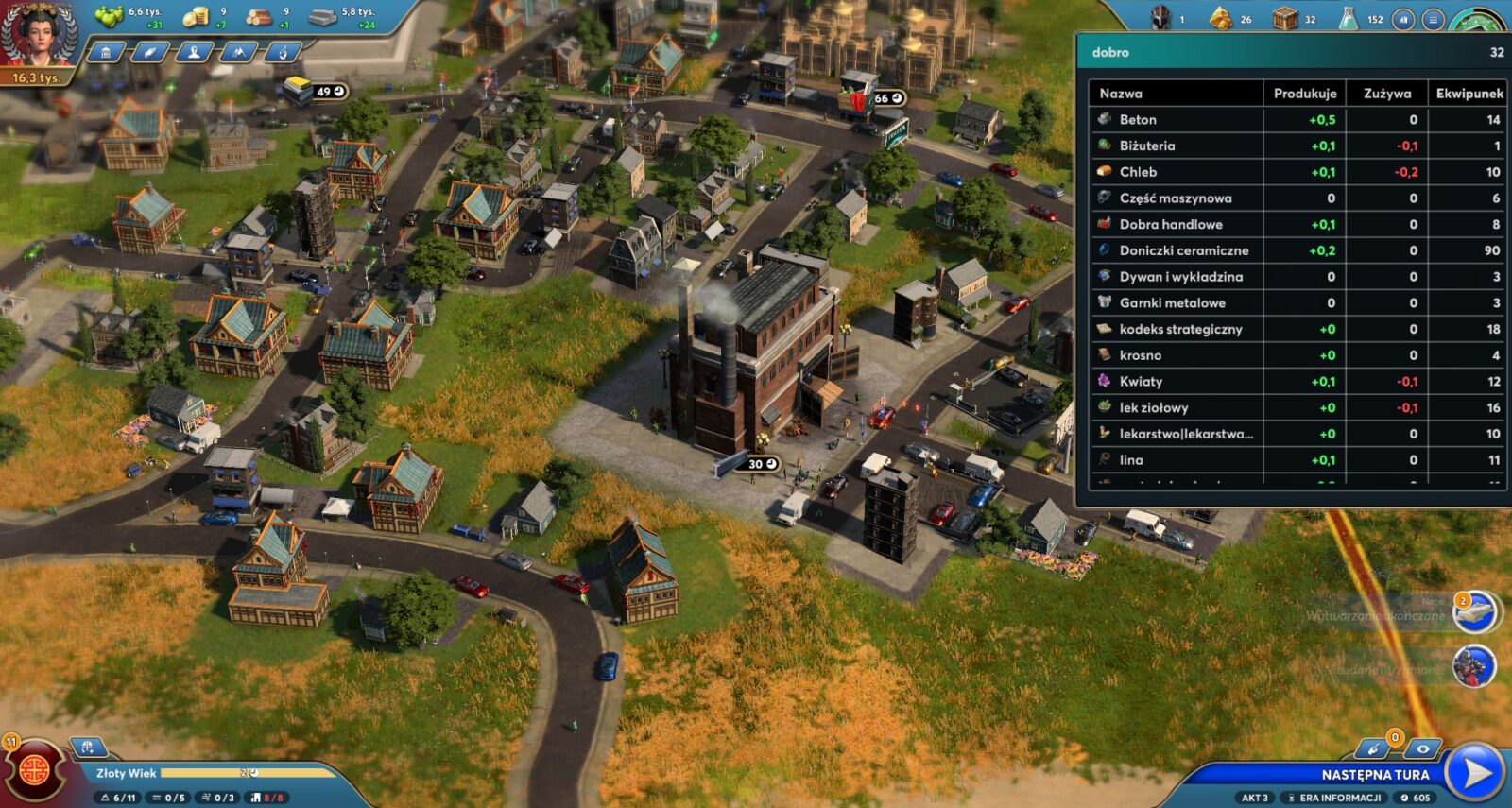Select the Beton row in goods list
This screenshot has height=808, width=1512.
click(x=1138, y=120)
